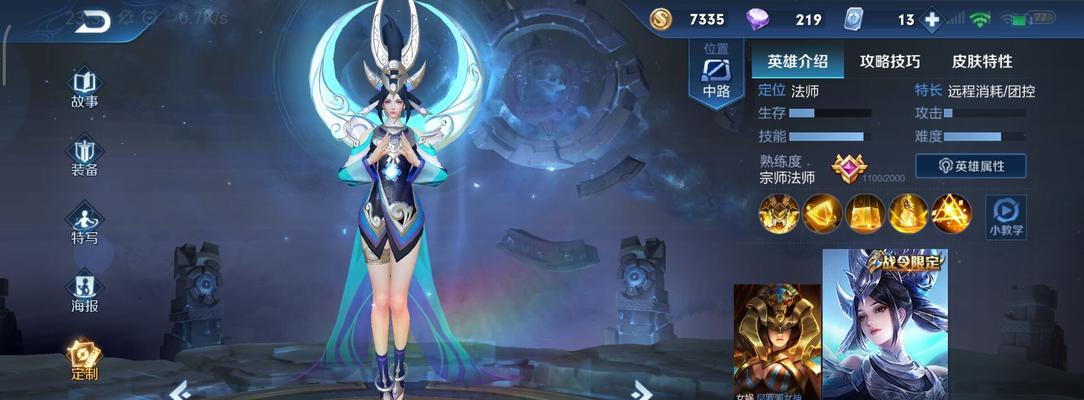Open the 故事 story page
Screen dimensions: 1084x400
click(84, 87)
